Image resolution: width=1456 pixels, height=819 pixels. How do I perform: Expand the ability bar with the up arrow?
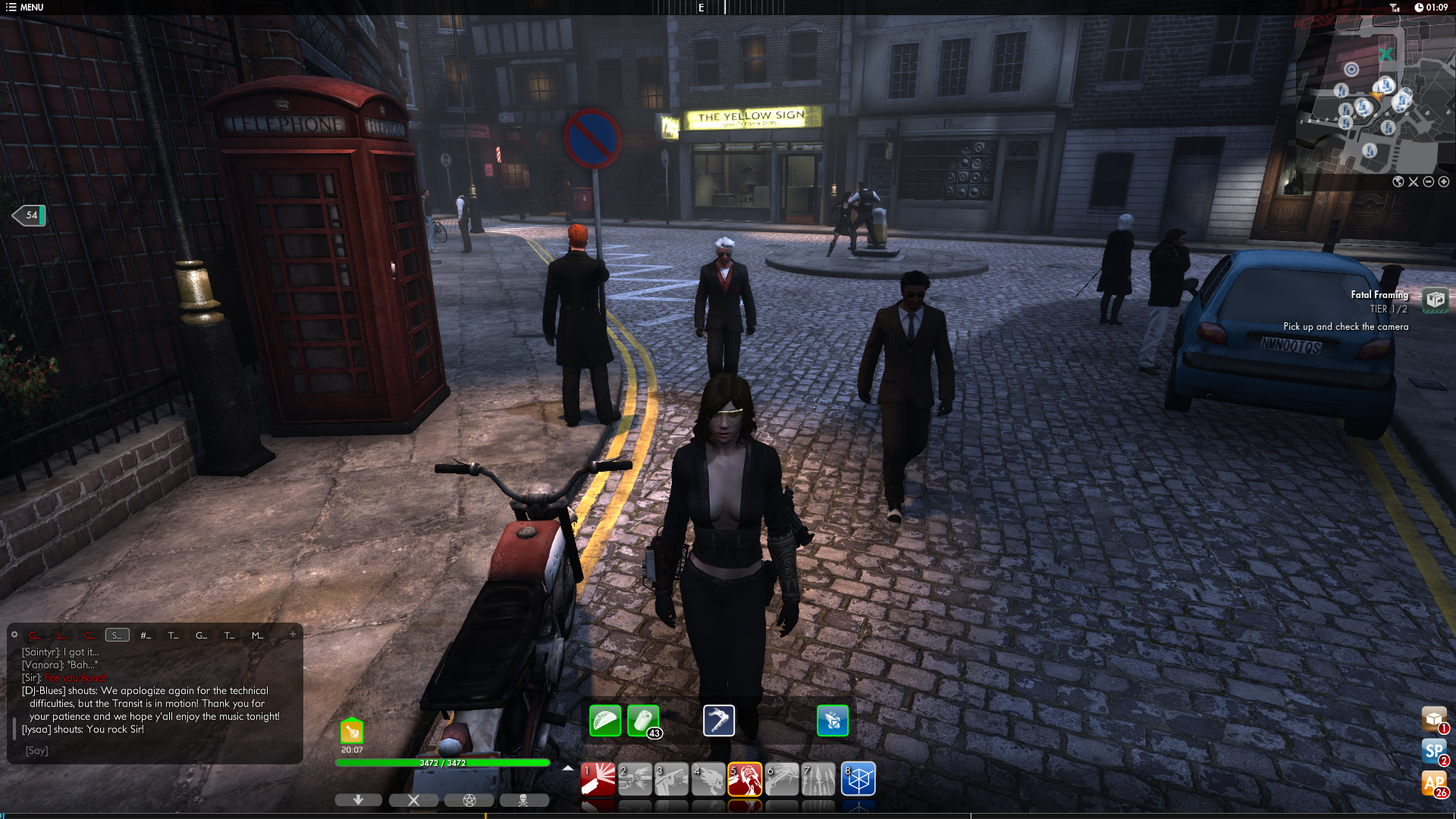click(x=568, y=768)
